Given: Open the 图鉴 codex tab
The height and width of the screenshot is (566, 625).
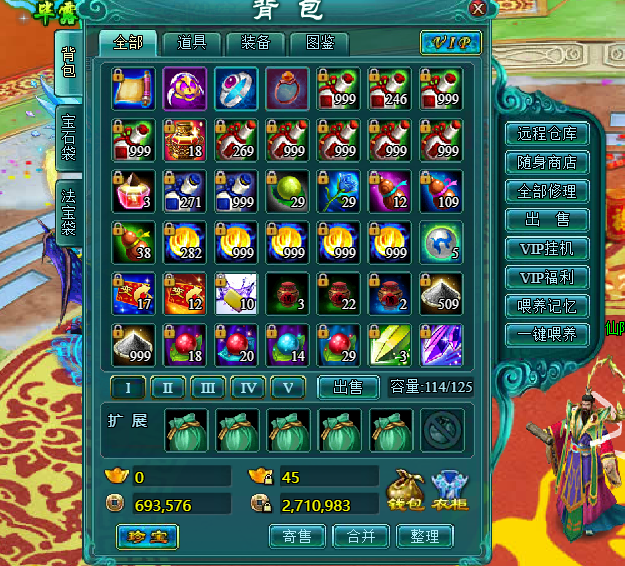Looking at the screenshot, I should pyautogui.click(x=319, y=43).
